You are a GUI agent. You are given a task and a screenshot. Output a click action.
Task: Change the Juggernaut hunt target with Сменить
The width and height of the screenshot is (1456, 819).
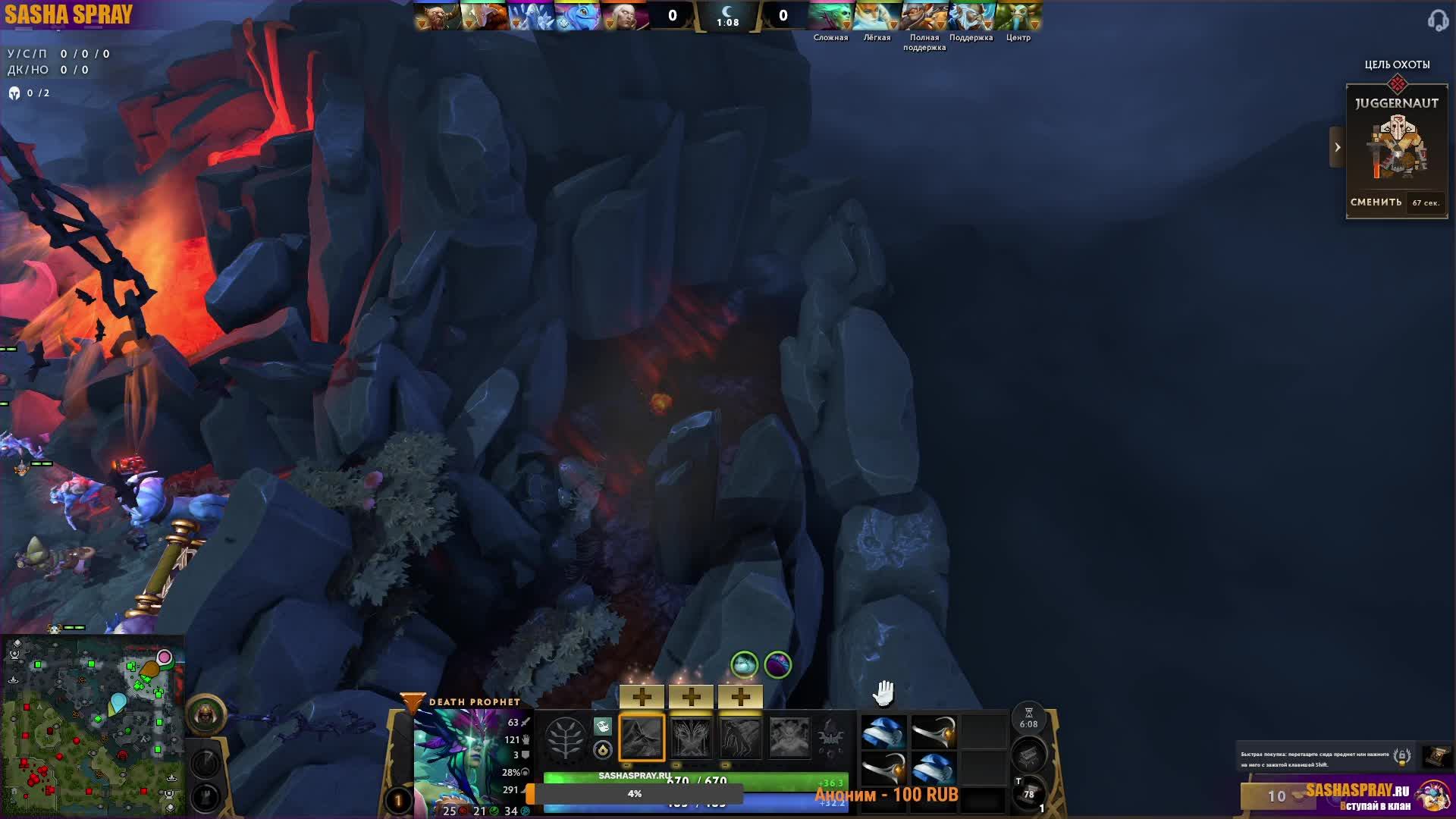click(x=1376, y=202)
